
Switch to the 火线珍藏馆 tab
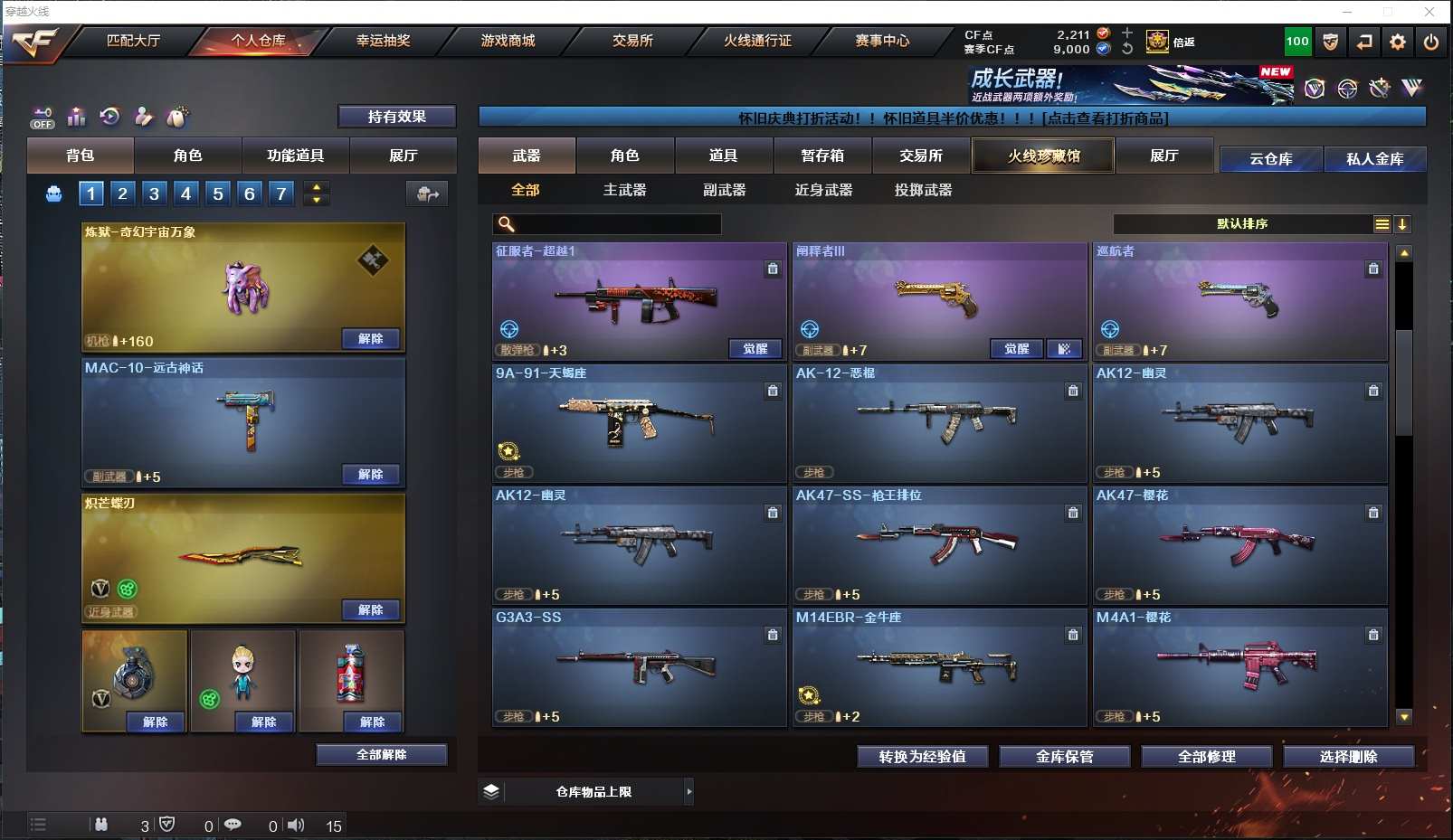click(x=1043, y=156)
